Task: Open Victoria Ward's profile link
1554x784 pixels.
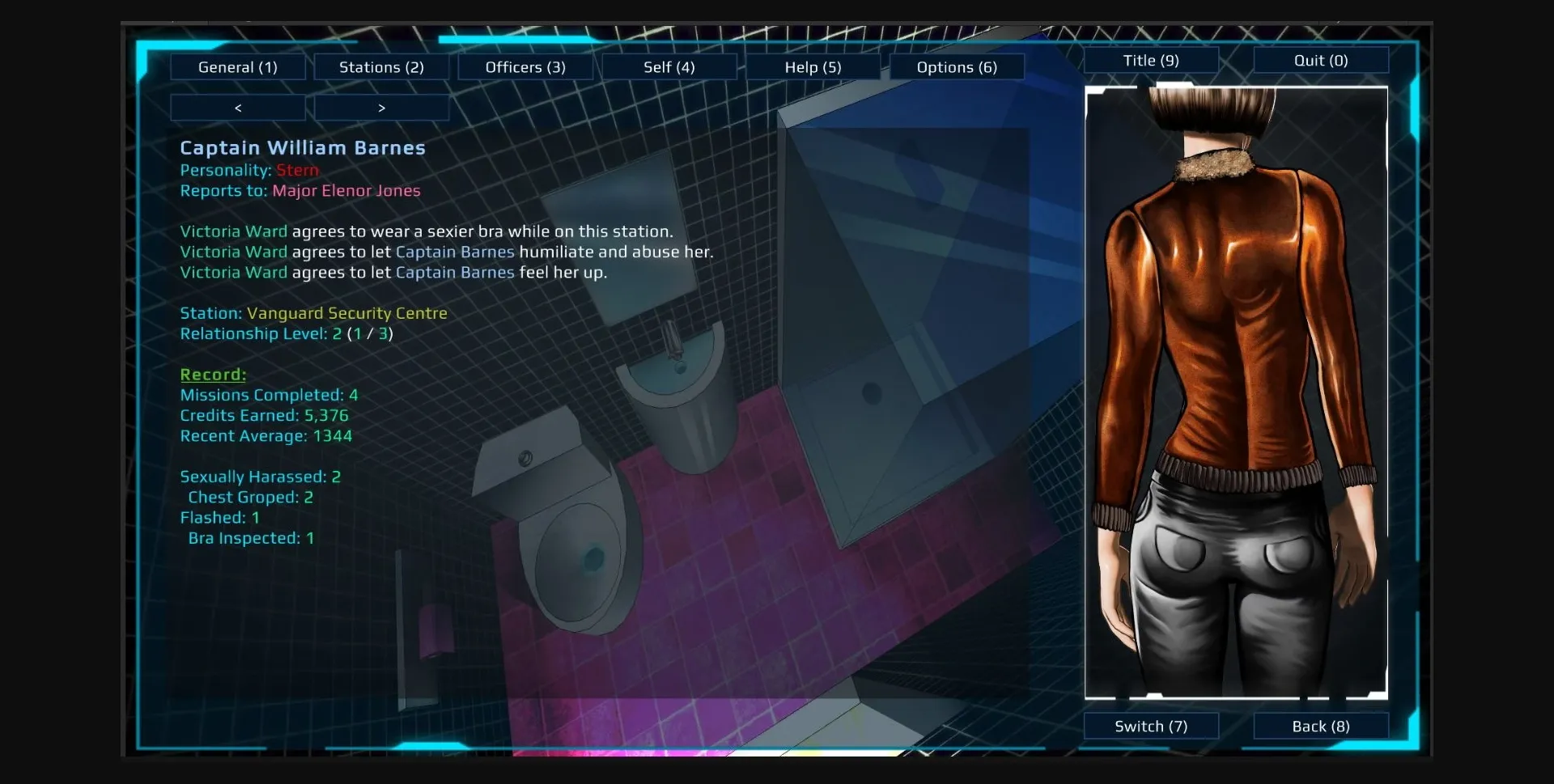Action: (x=233, y=231)
